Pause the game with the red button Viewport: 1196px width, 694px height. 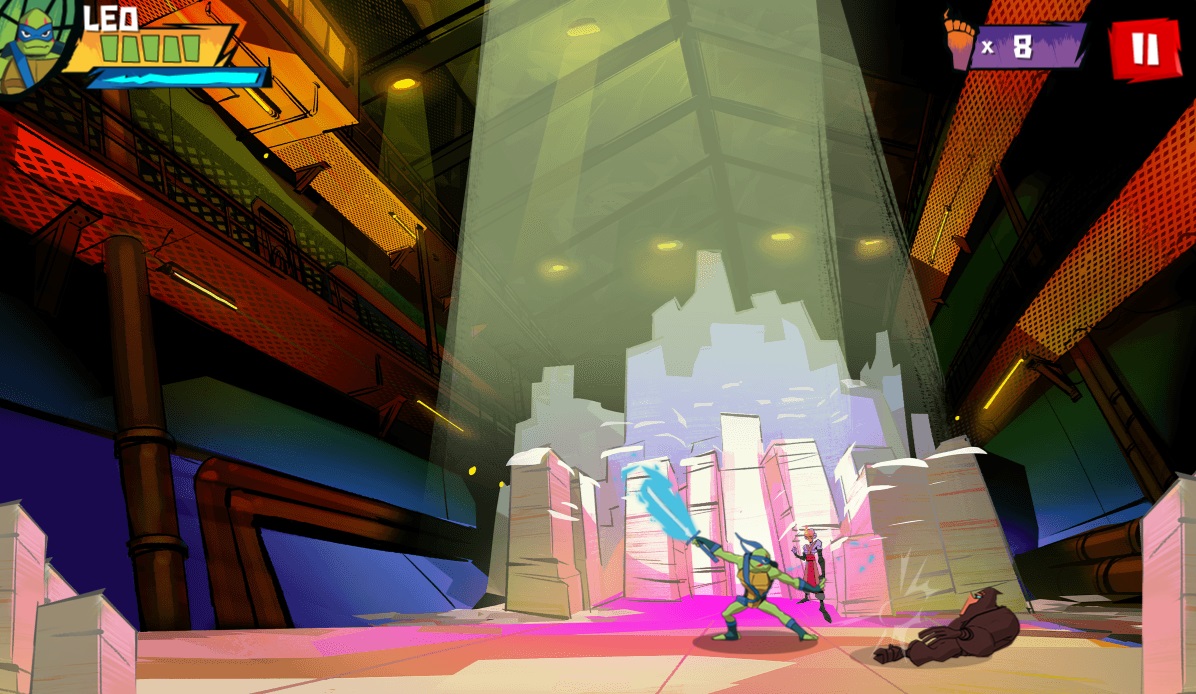point(1145,47)
